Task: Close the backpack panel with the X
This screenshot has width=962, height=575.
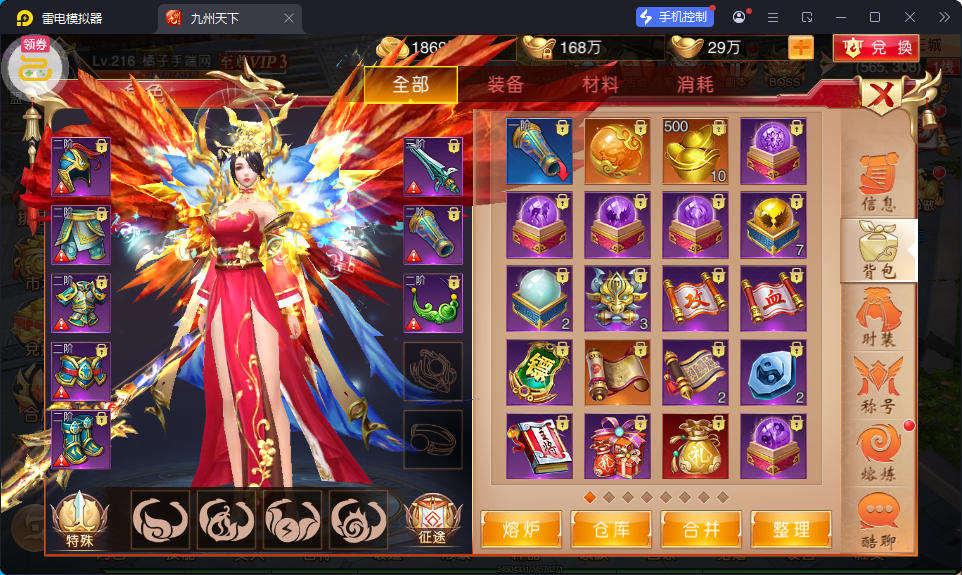Action: [x=883, y=96]
